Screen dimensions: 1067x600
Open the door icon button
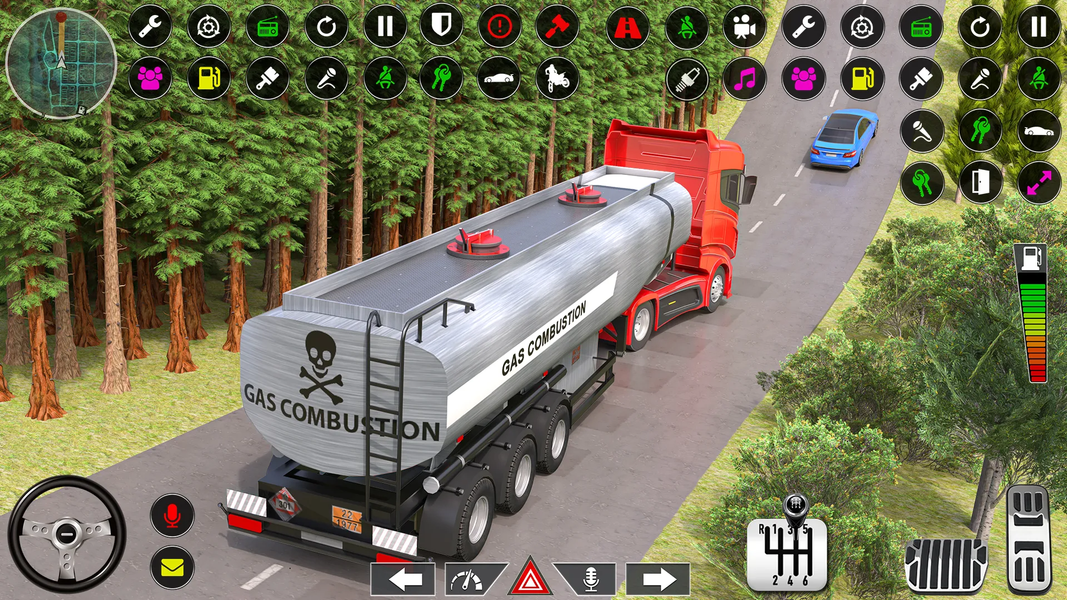tap(980, 182)
